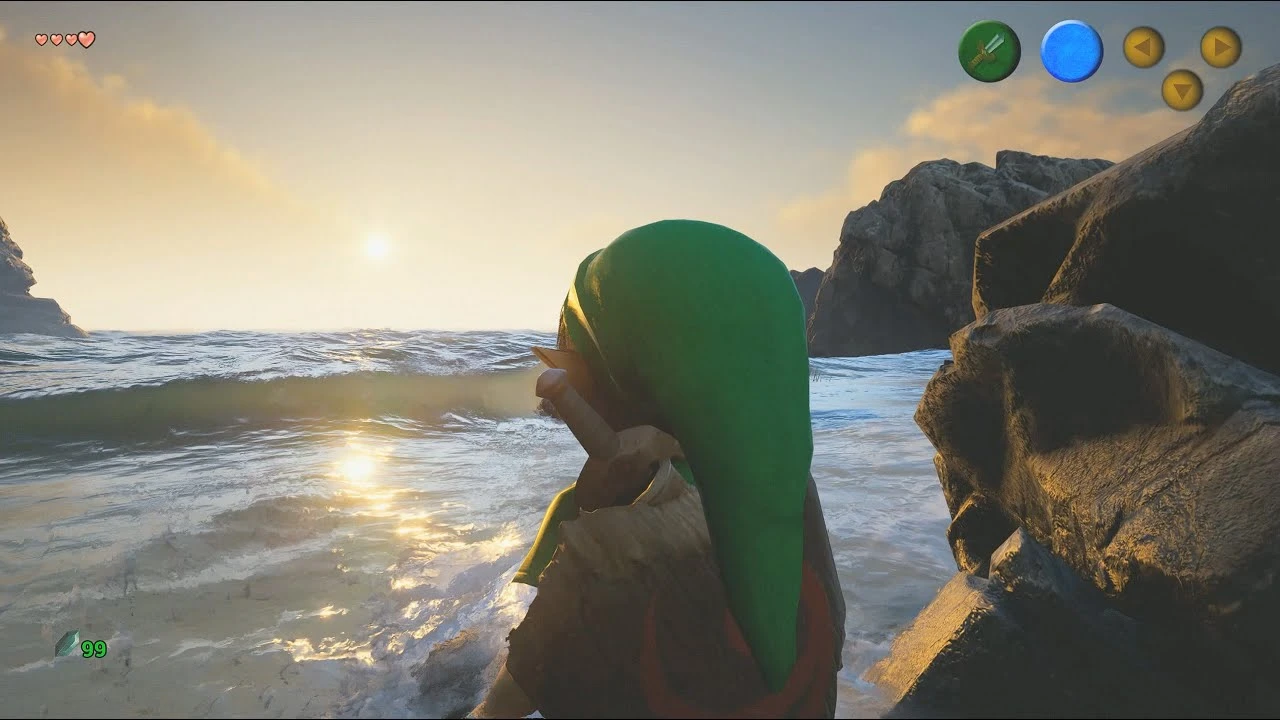Click the down C-button arrow
Screen dimensions: 1280x720
pos(1180,91)
